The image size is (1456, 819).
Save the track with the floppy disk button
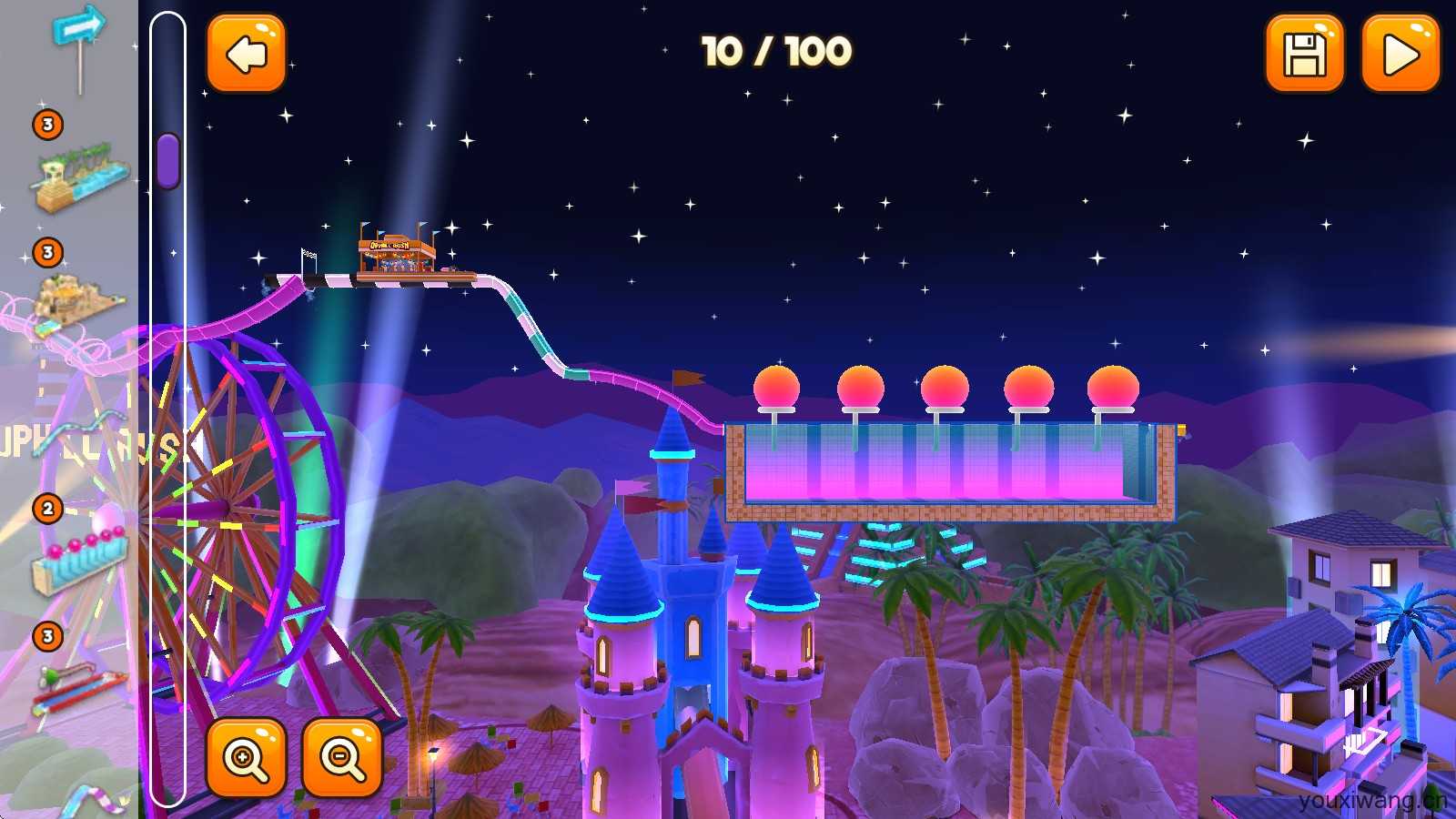pyautogui.click(x=1304, y=54)
